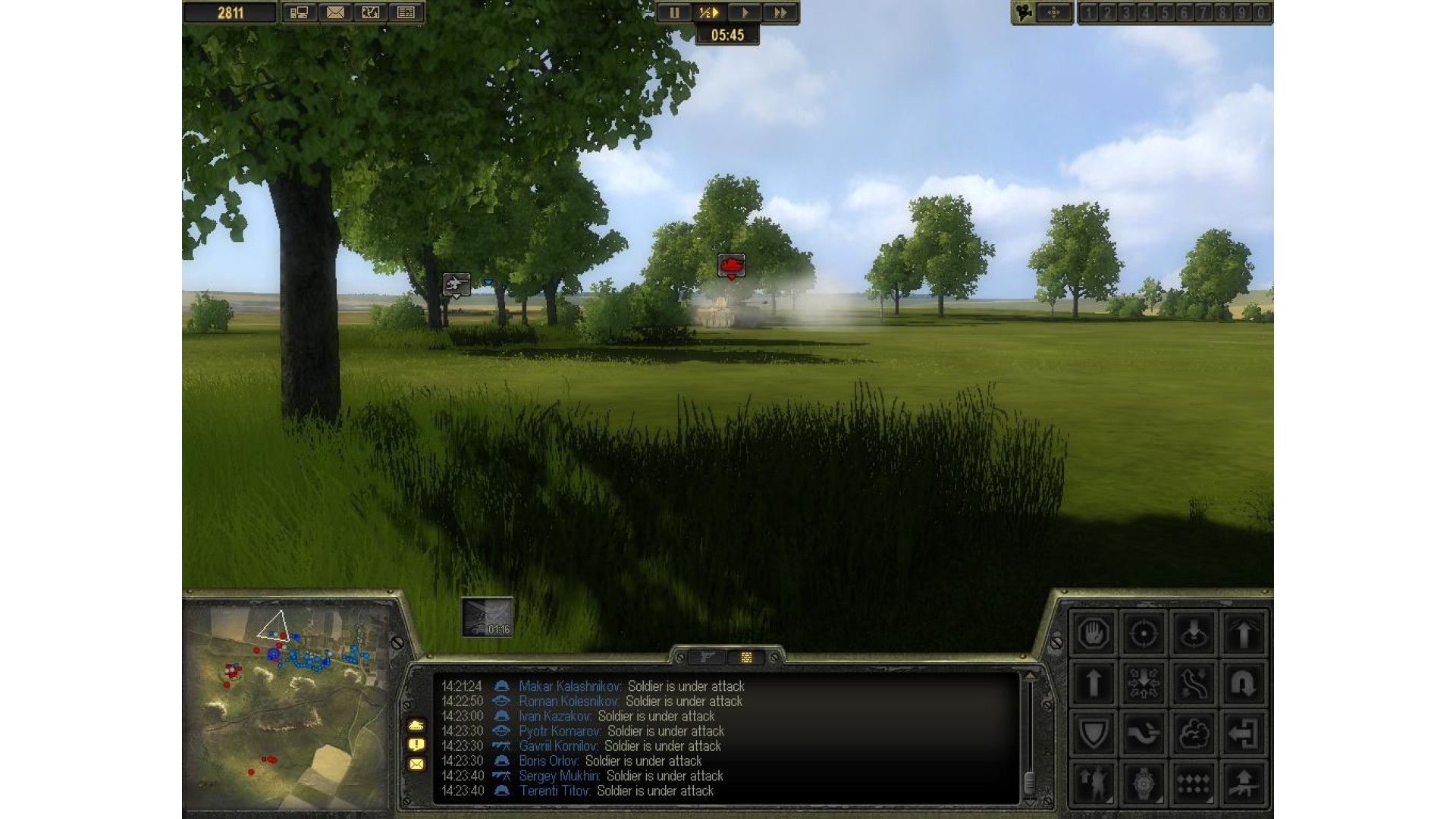
Task: Switch to the pistol tab above the log
Action: coord(707,657)
